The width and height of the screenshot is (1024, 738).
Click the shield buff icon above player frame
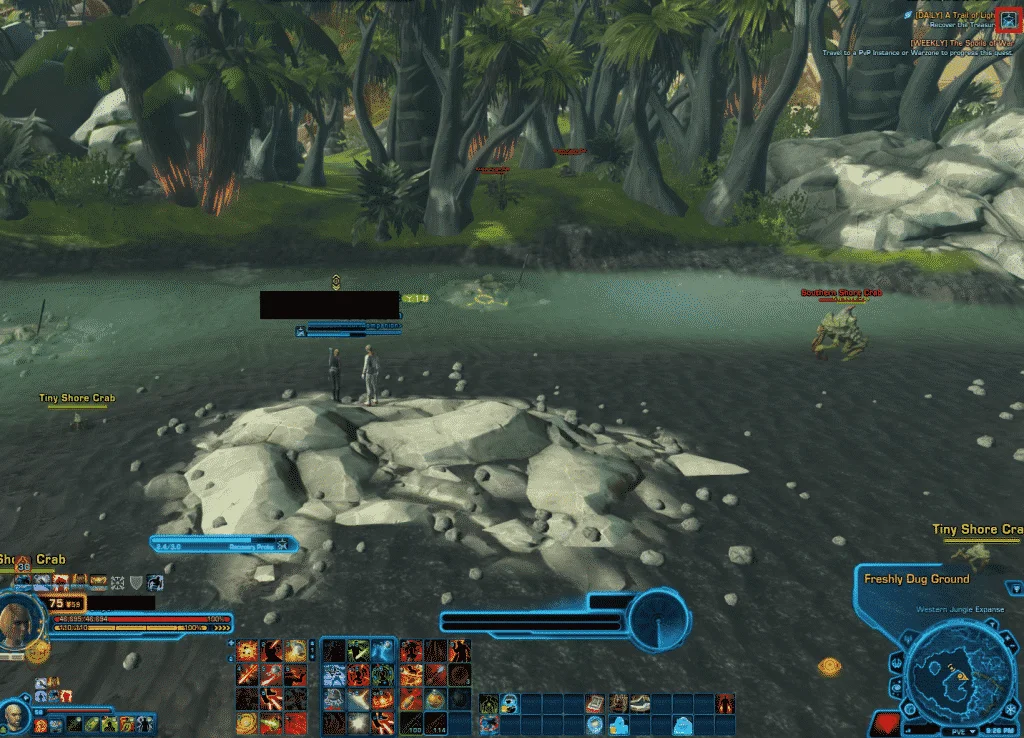click(136, 582)
